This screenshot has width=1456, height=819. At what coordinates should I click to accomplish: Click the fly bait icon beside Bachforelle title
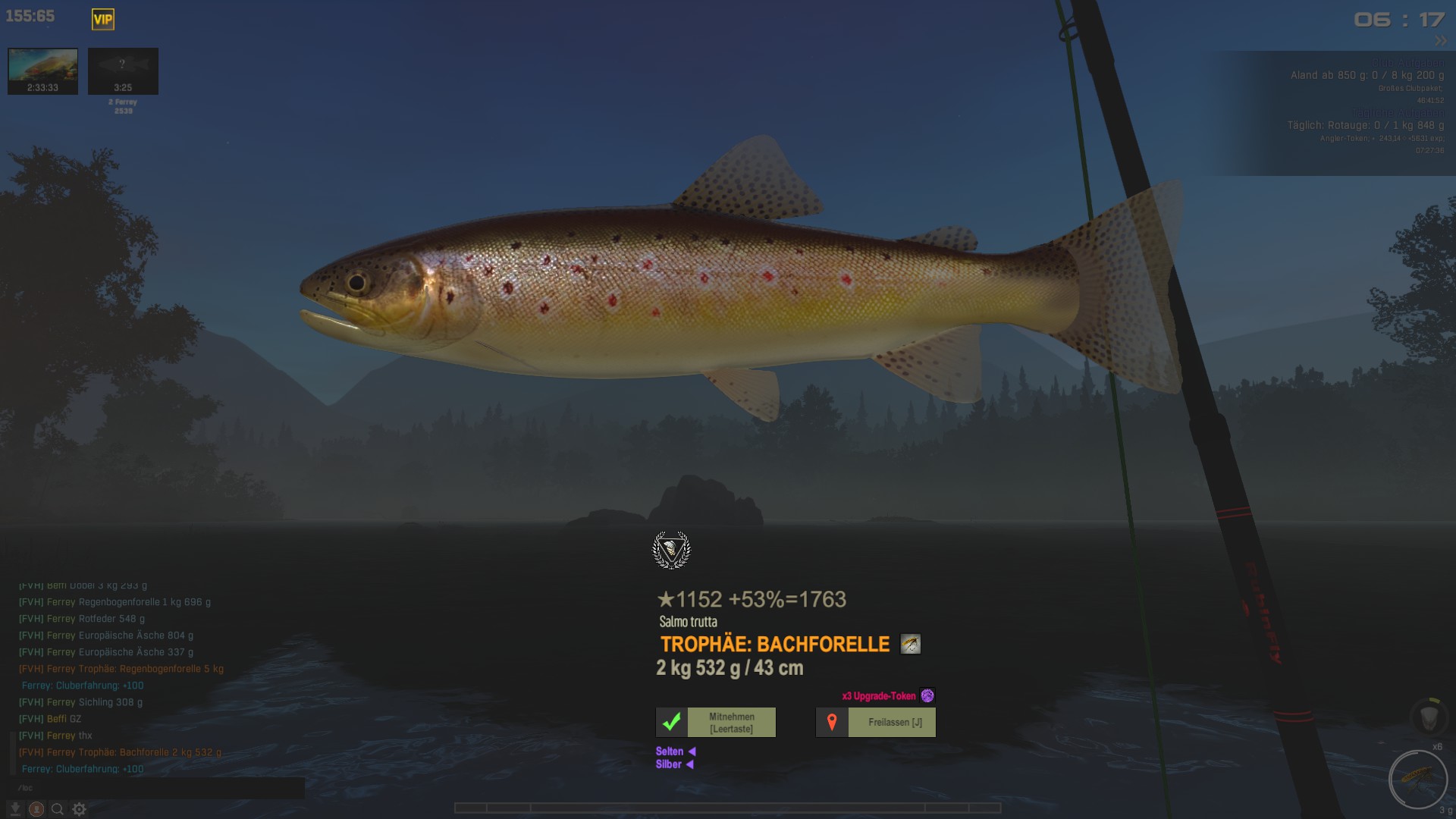tap(910, 645)
